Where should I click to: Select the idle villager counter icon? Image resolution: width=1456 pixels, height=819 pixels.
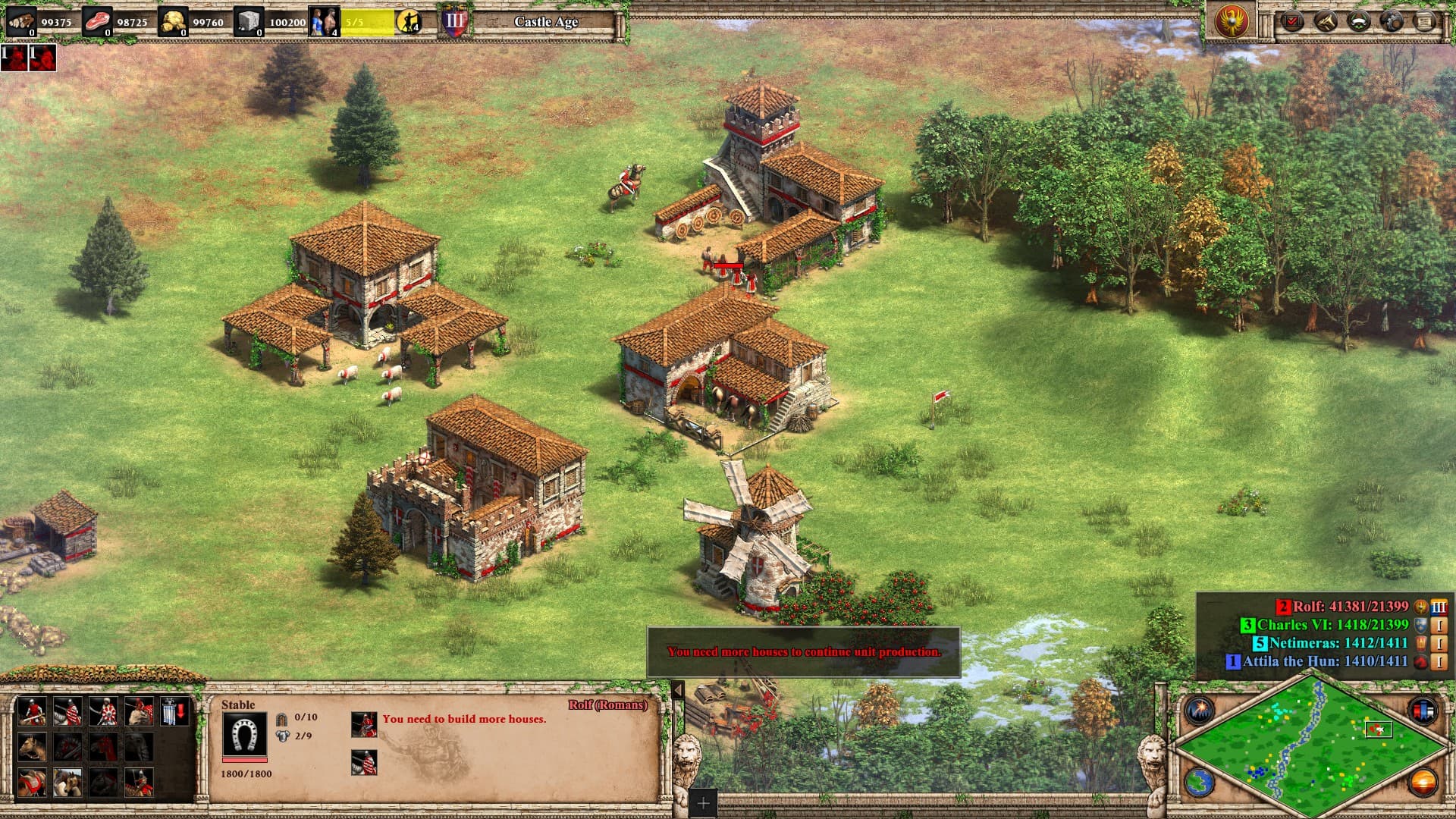(x=409, y=21)
